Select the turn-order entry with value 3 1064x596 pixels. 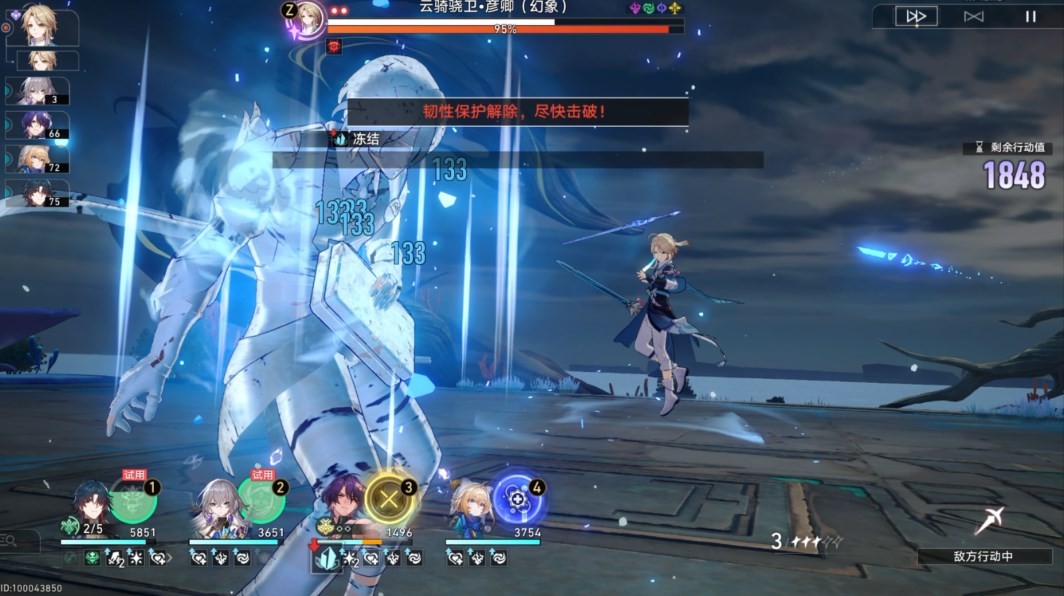38,92
